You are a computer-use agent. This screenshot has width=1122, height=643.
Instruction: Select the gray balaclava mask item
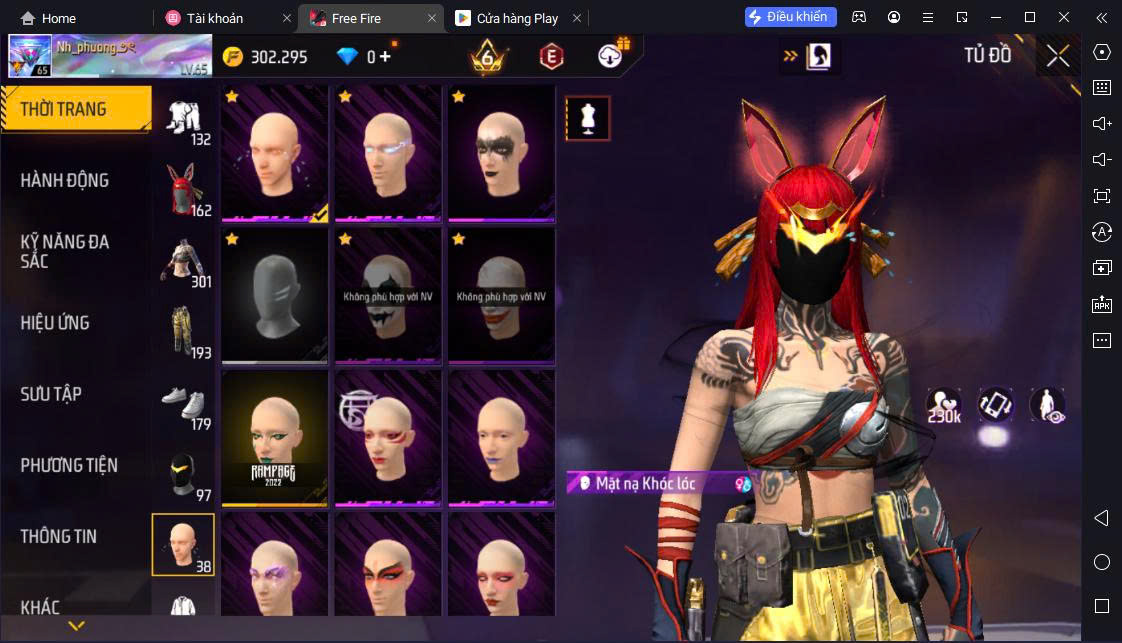pos(274,295)
